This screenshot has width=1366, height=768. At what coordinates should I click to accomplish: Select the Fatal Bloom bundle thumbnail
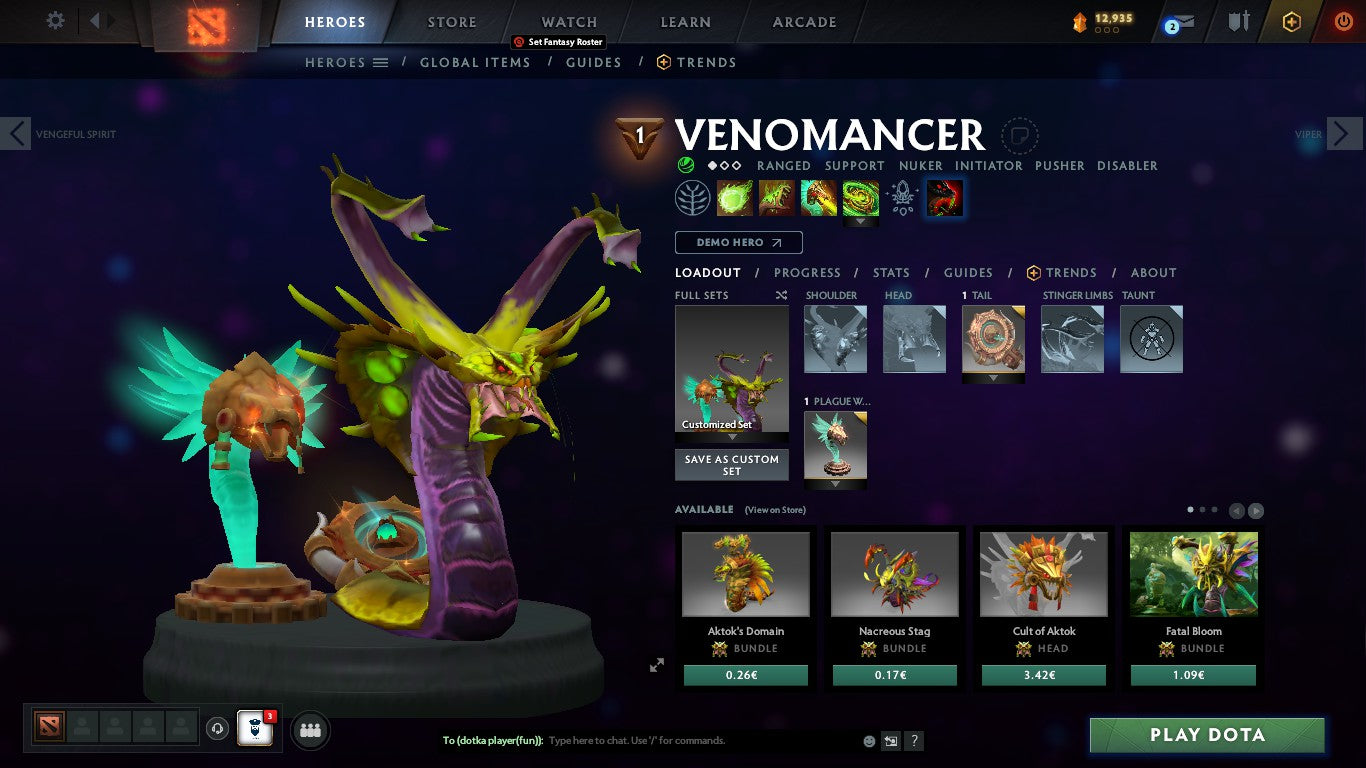(x=1193, y=573)
